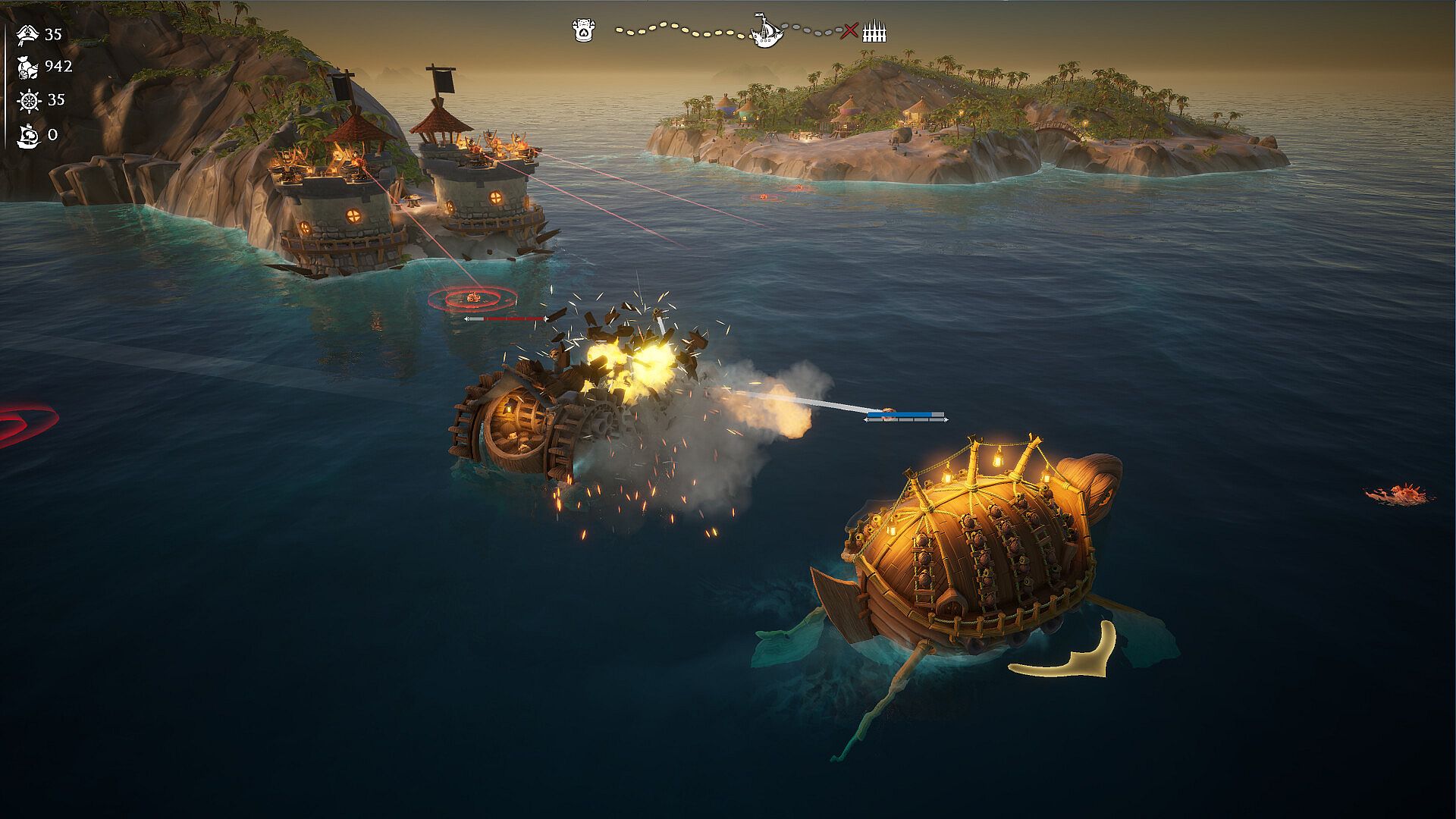
Task: Select the sailing ship fleet icon
Action: 28,135
